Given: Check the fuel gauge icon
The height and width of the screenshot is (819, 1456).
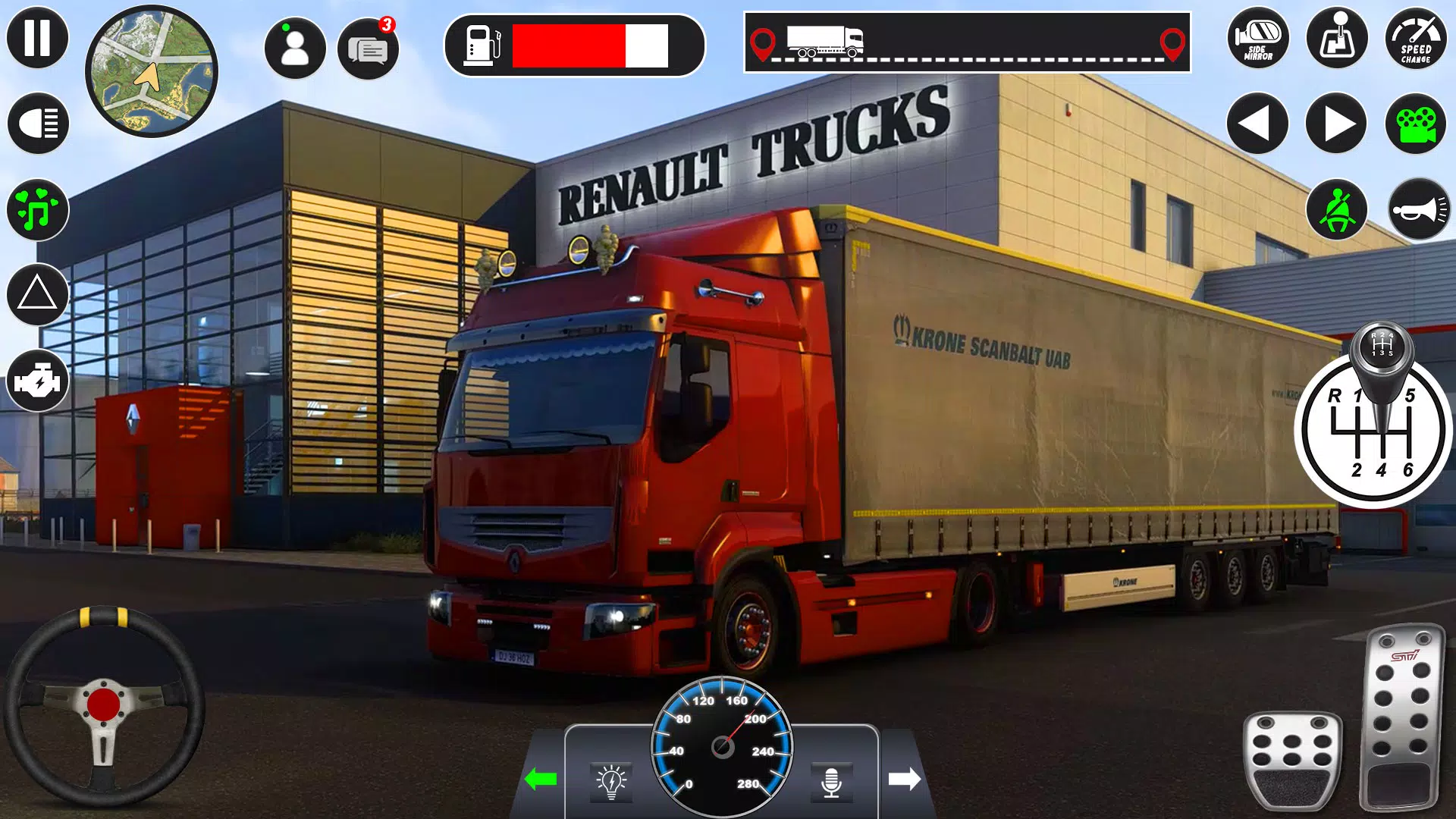Looking at the screenshot, I should pos(483,47).
